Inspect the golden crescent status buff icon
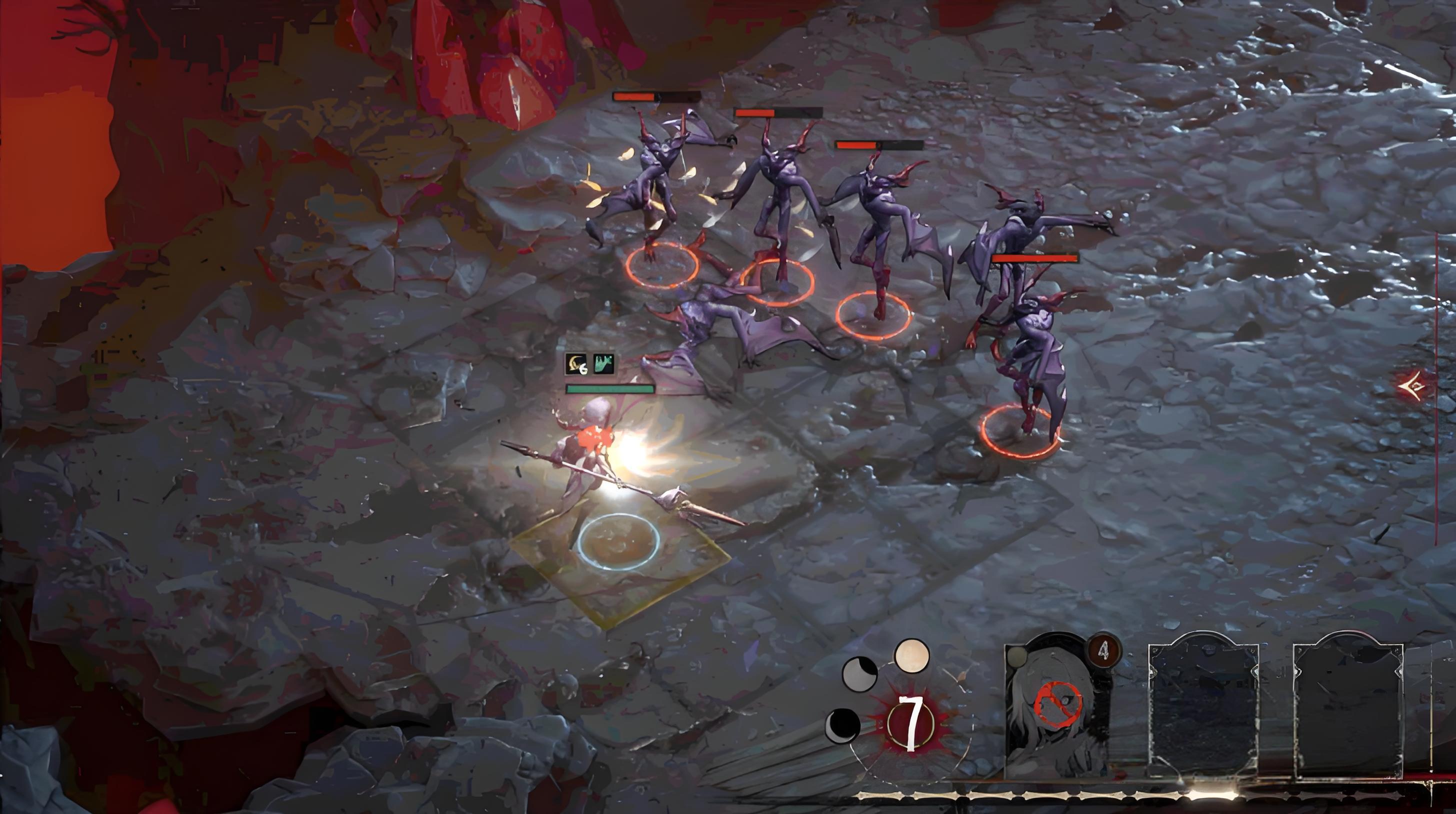Screen dimensions: 1456x814 (x=576, y=364)
